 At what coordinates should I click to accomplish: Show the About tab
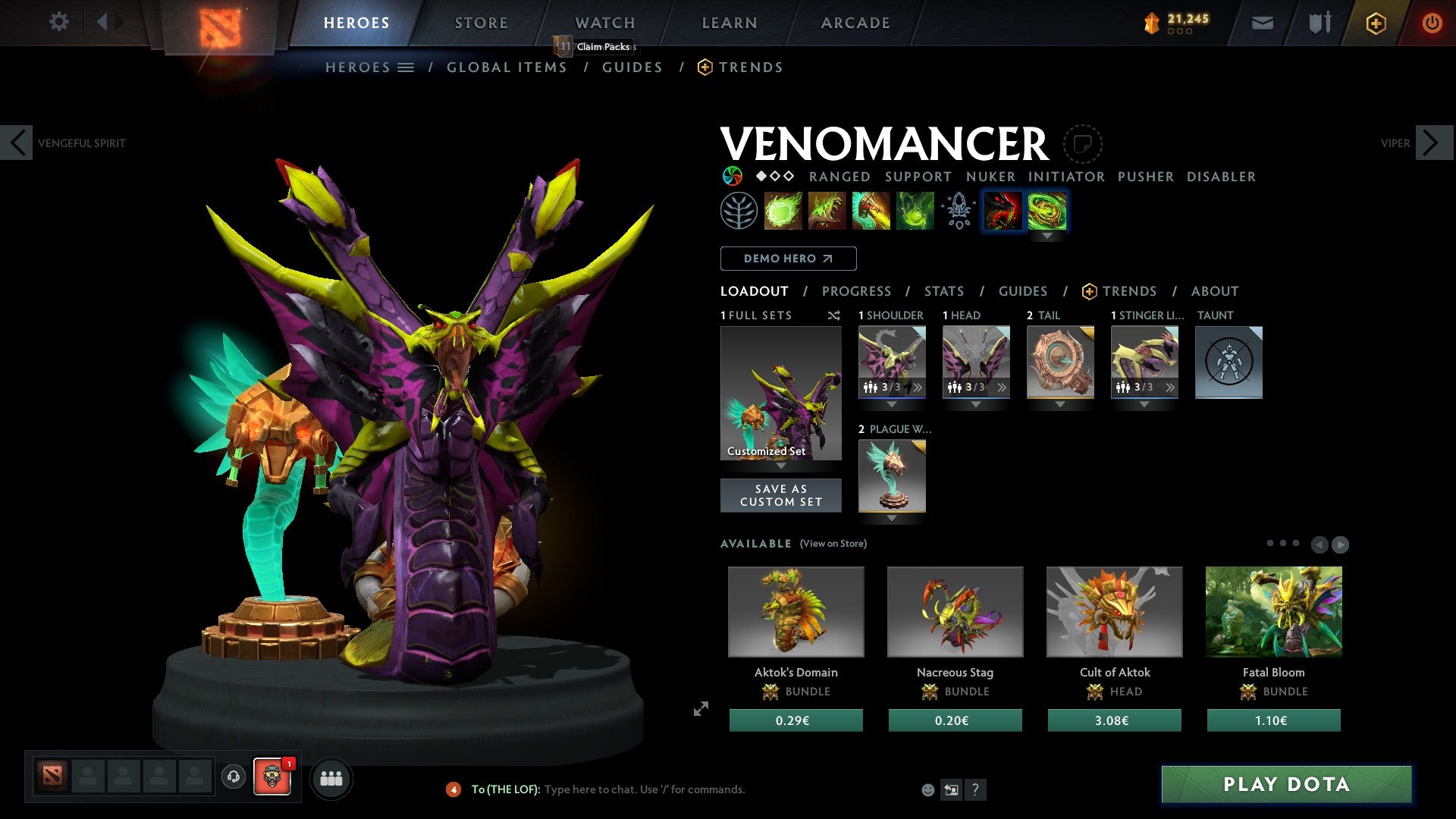[1214, 291]
